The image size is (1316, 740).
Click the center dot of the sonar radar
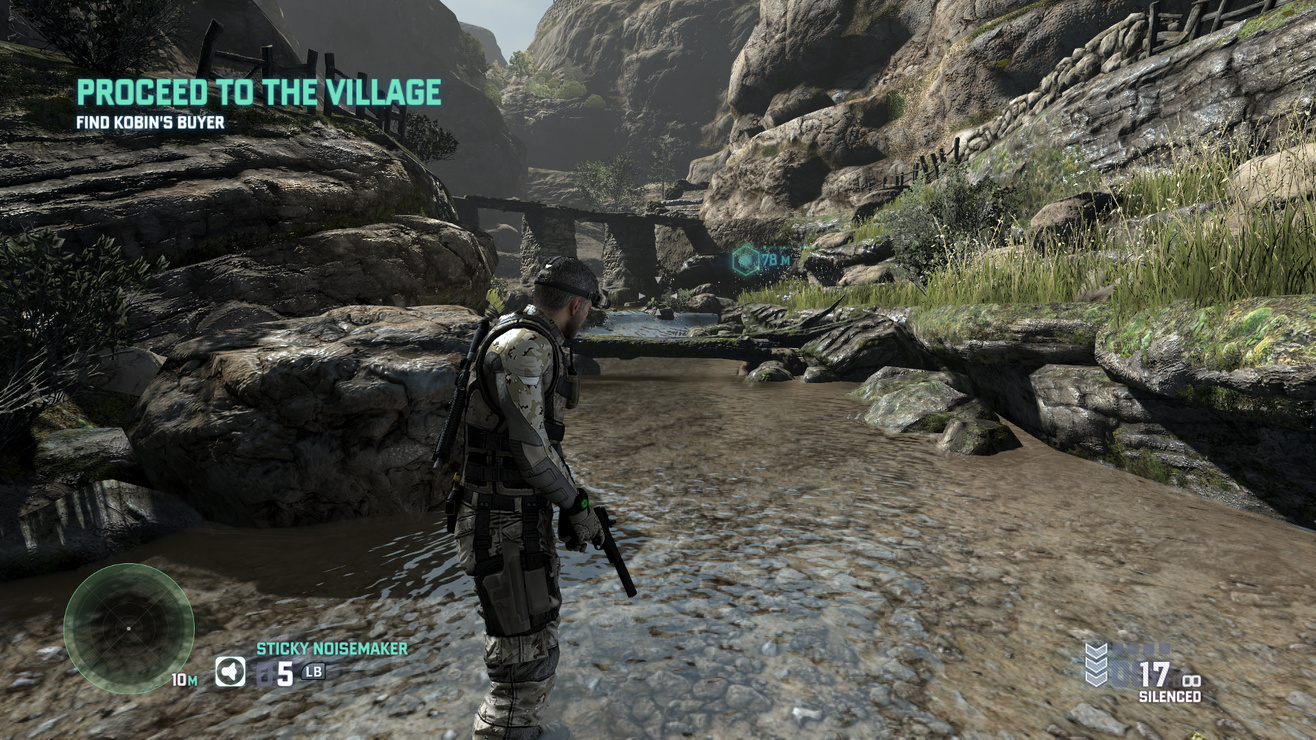131,630
